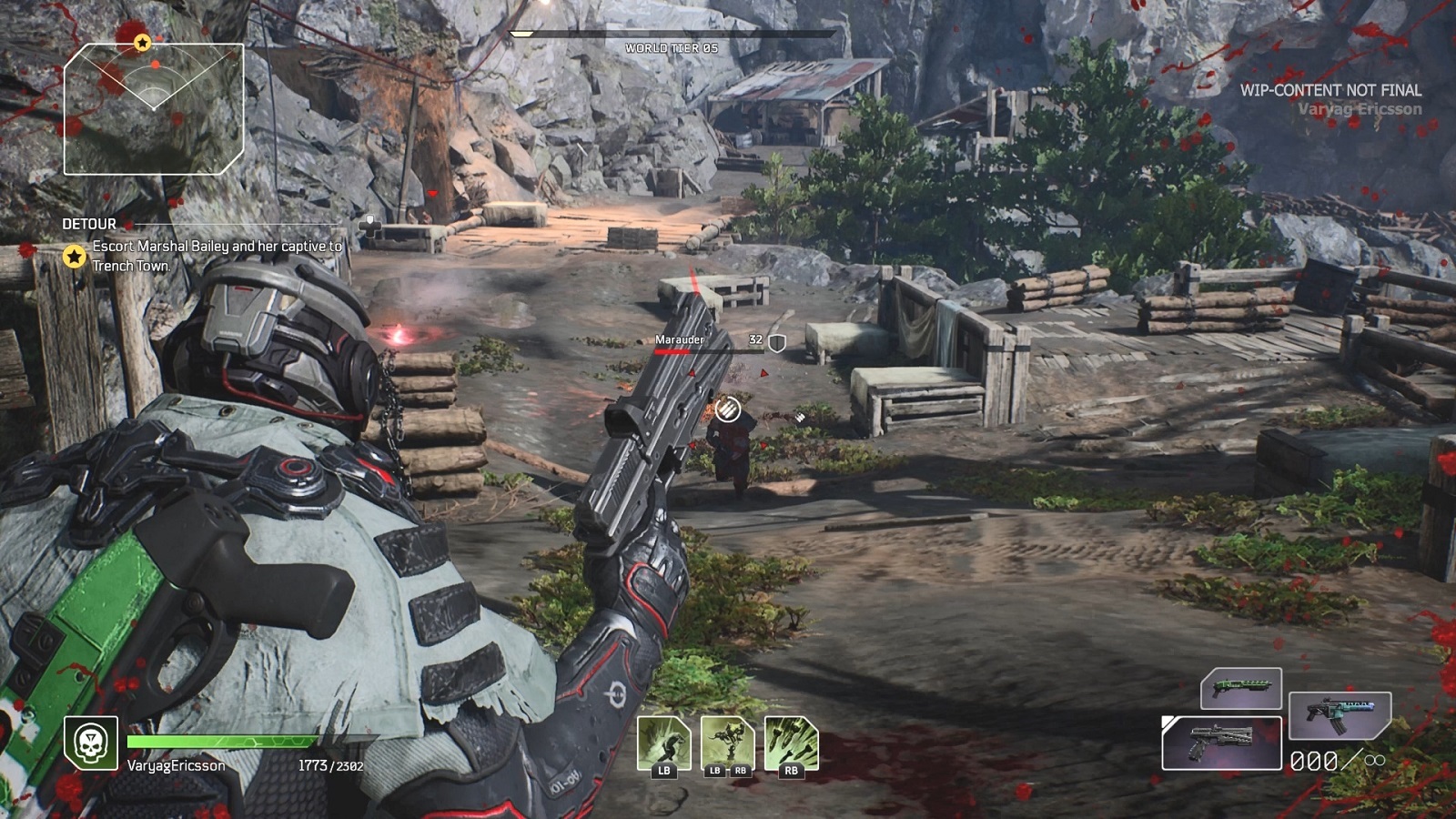Click the yellow star objective marker on minimap

(x=142, y=43)
